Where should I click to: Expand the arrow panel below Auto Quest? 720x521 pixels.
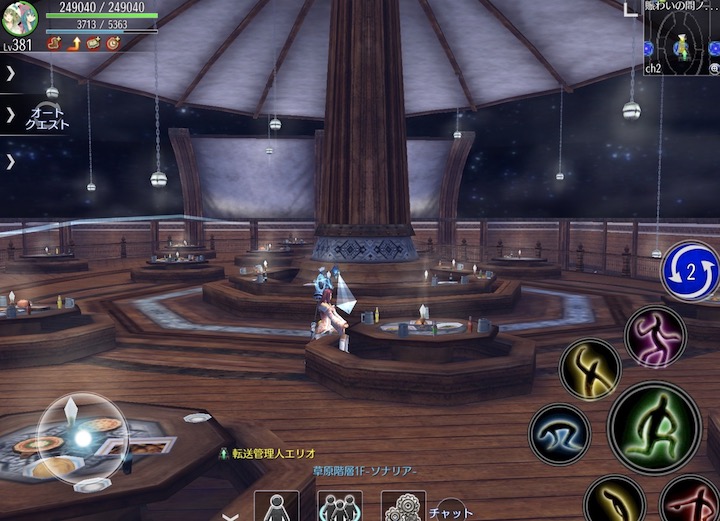point(11,161)
